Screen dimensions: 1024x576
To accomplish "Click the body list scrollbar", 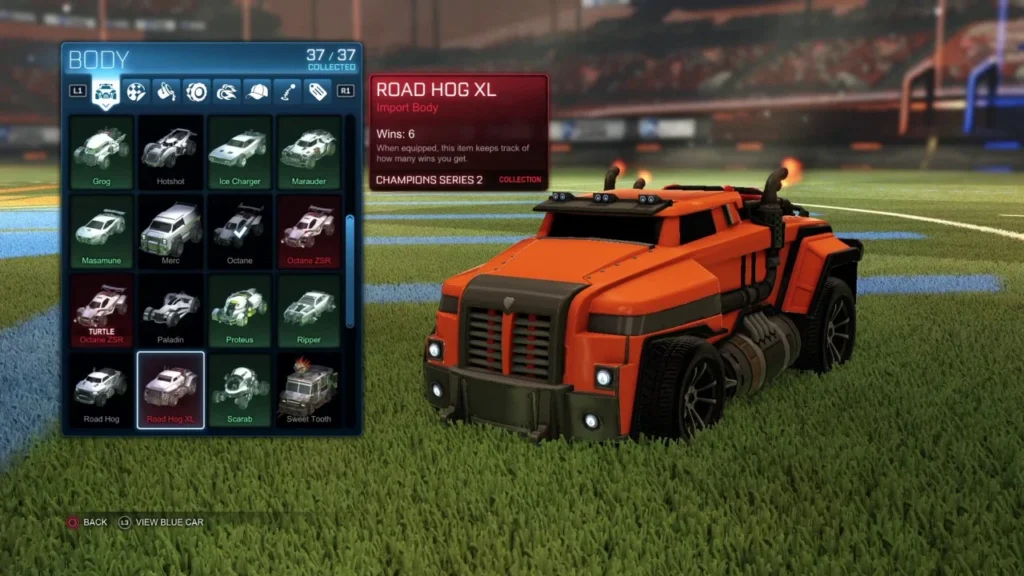I will pyautogui.click(x=349, y=268).
